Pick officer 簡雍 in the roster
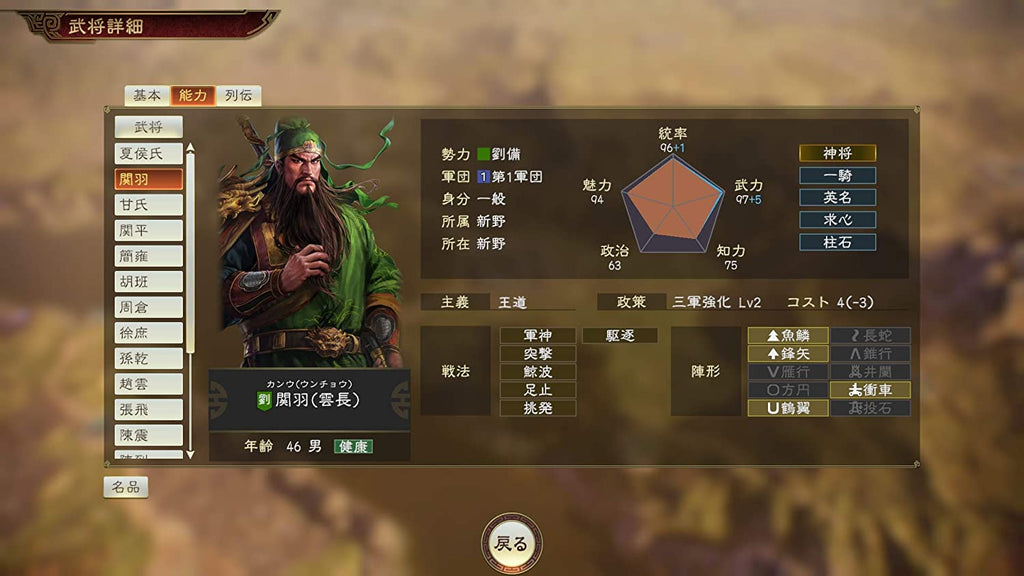Image resolution: width=1024 pixels, height=576 pixels. point(148,256)
